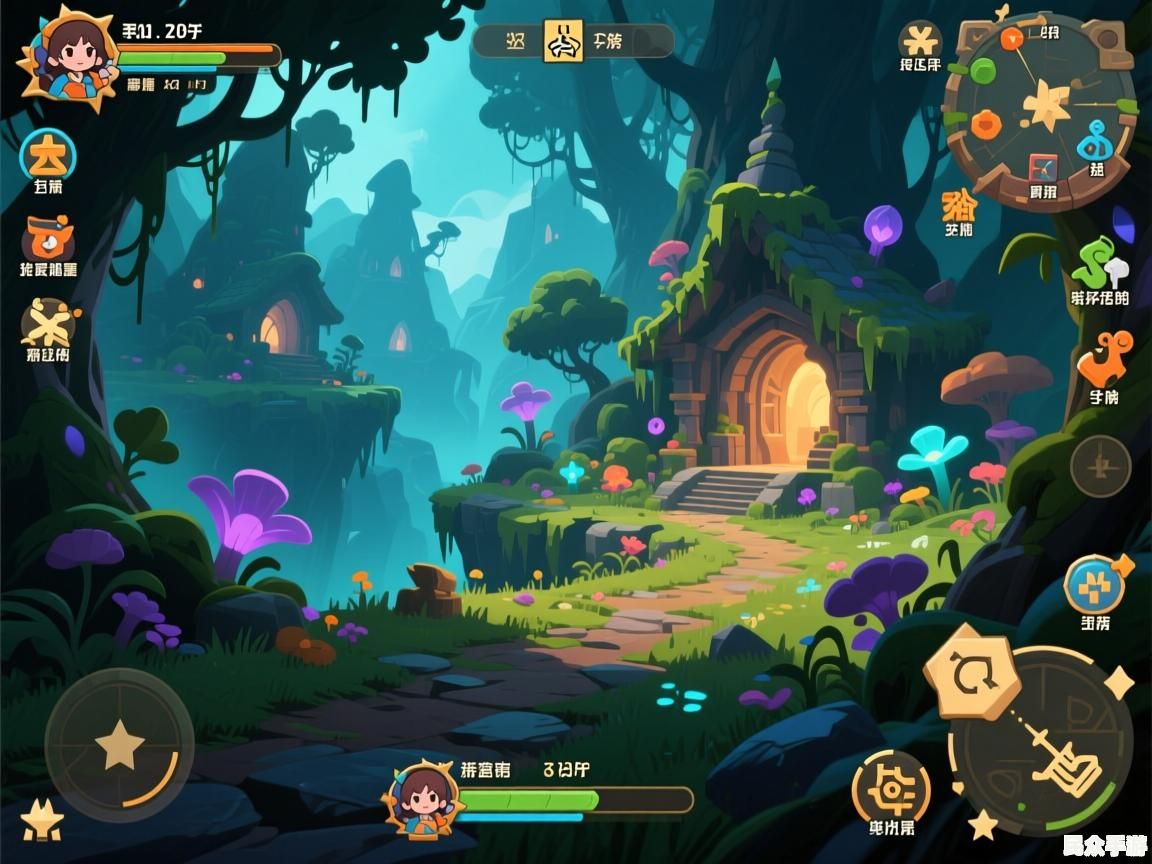
Task: Select the square gold icon at top center
Action: pyautogui.click(x=563, y=41)
